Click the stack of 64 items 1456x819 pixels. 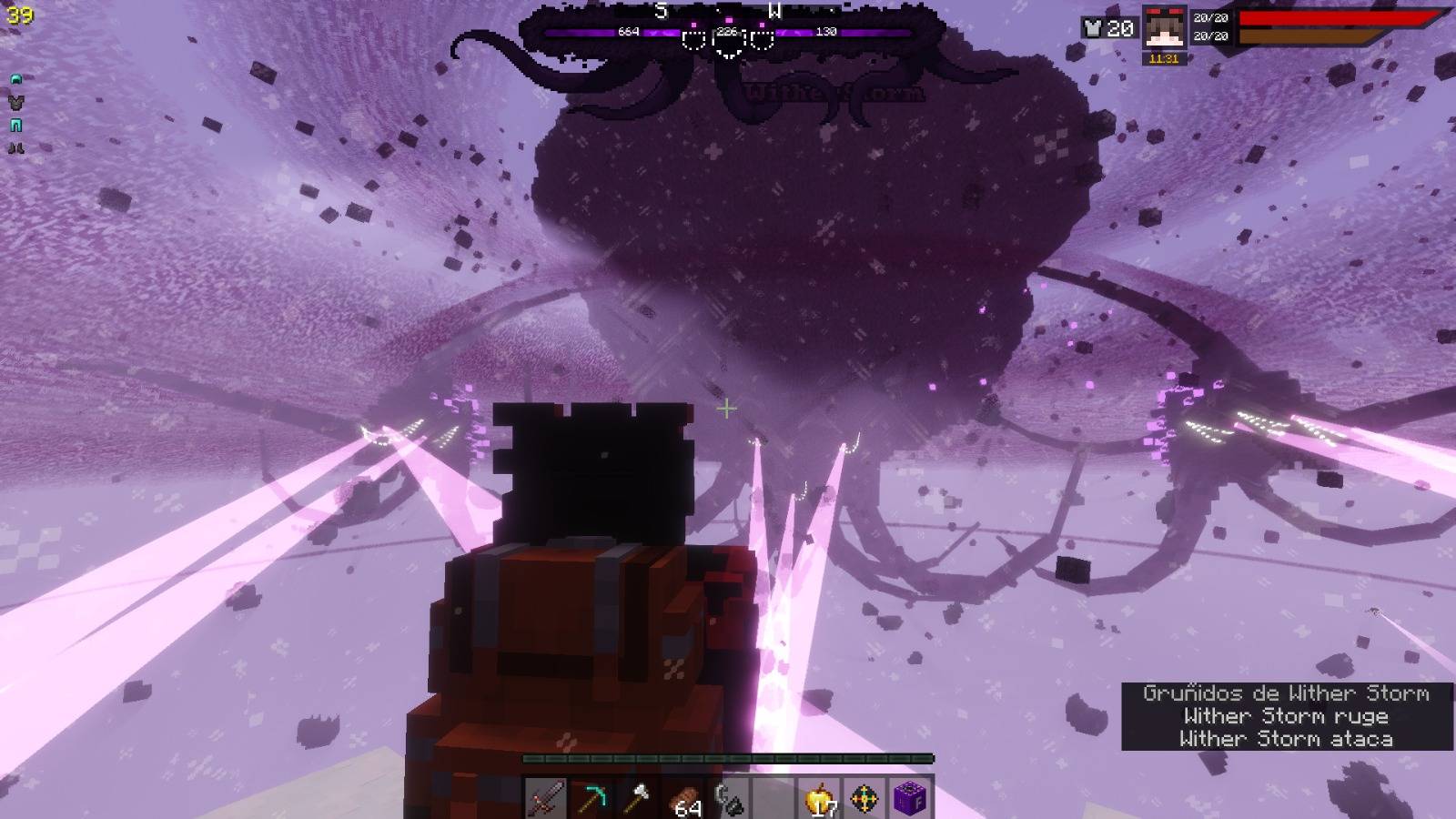pos(684,797)
